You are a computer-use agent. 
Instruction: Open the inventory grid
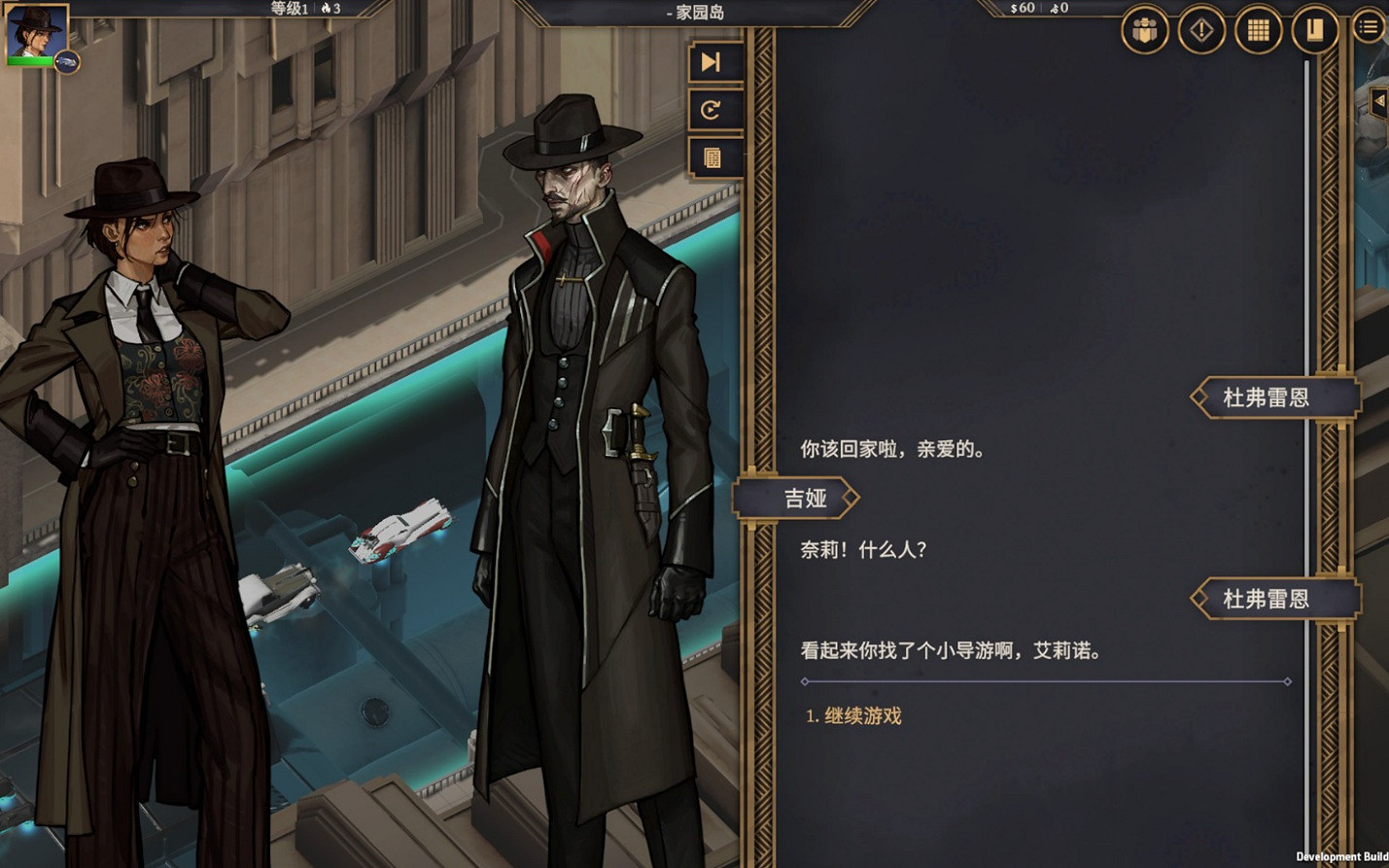point(1257,29)
